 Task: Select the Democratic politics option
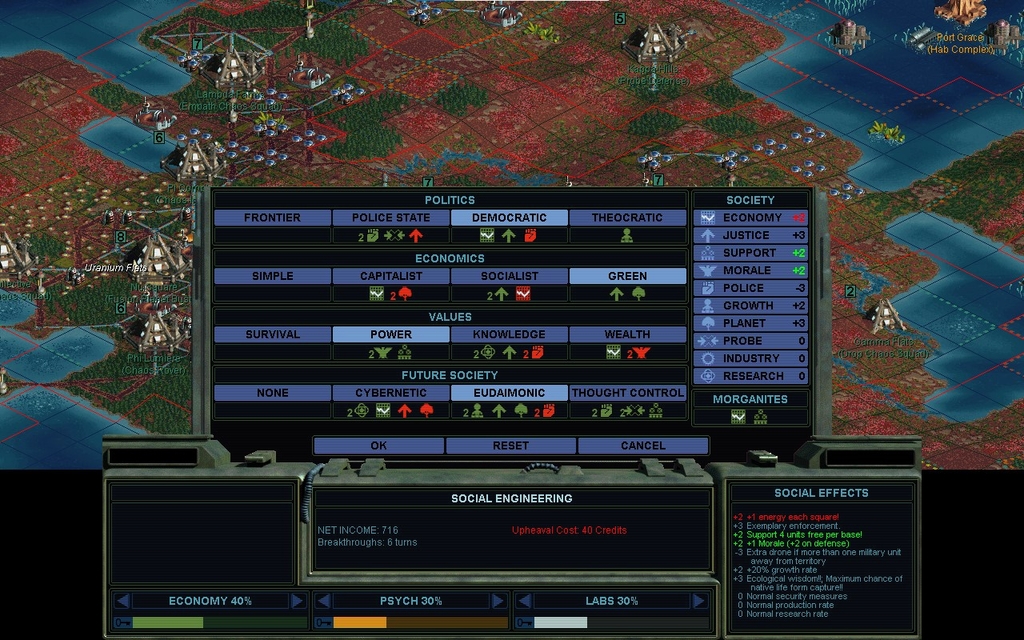[509, 217]
